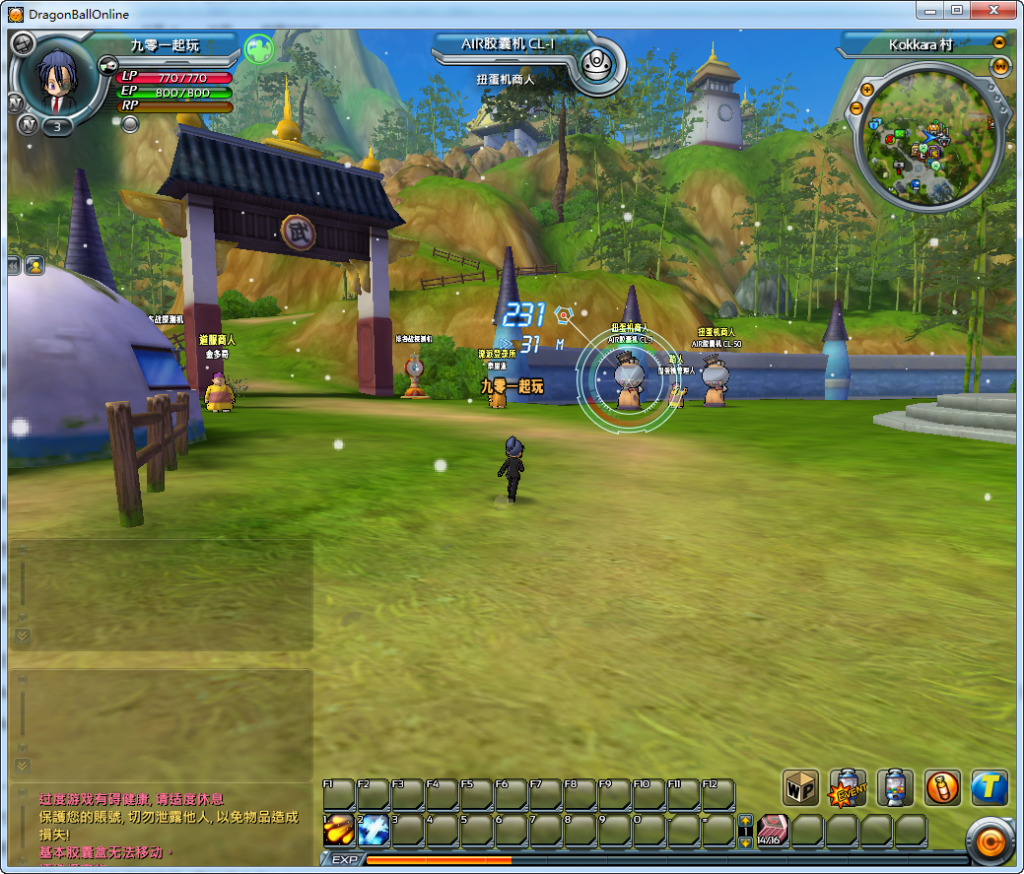Open the orange Dragon Ball main menu
This screenshot has height=874, width=1024.
[991, 843]
